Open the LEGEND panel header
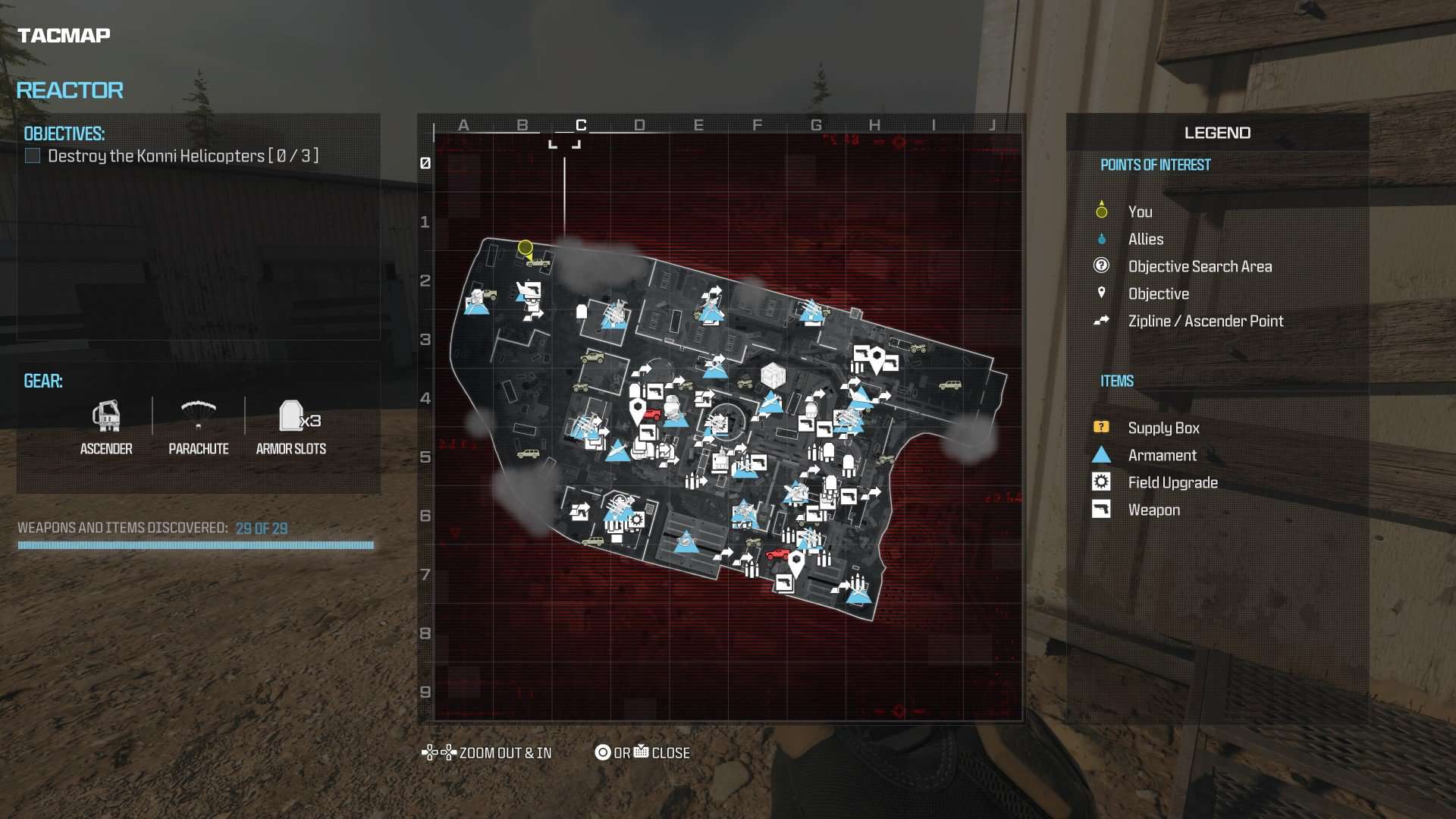The image size is (1456, 819). click(x=1216, y=133)
